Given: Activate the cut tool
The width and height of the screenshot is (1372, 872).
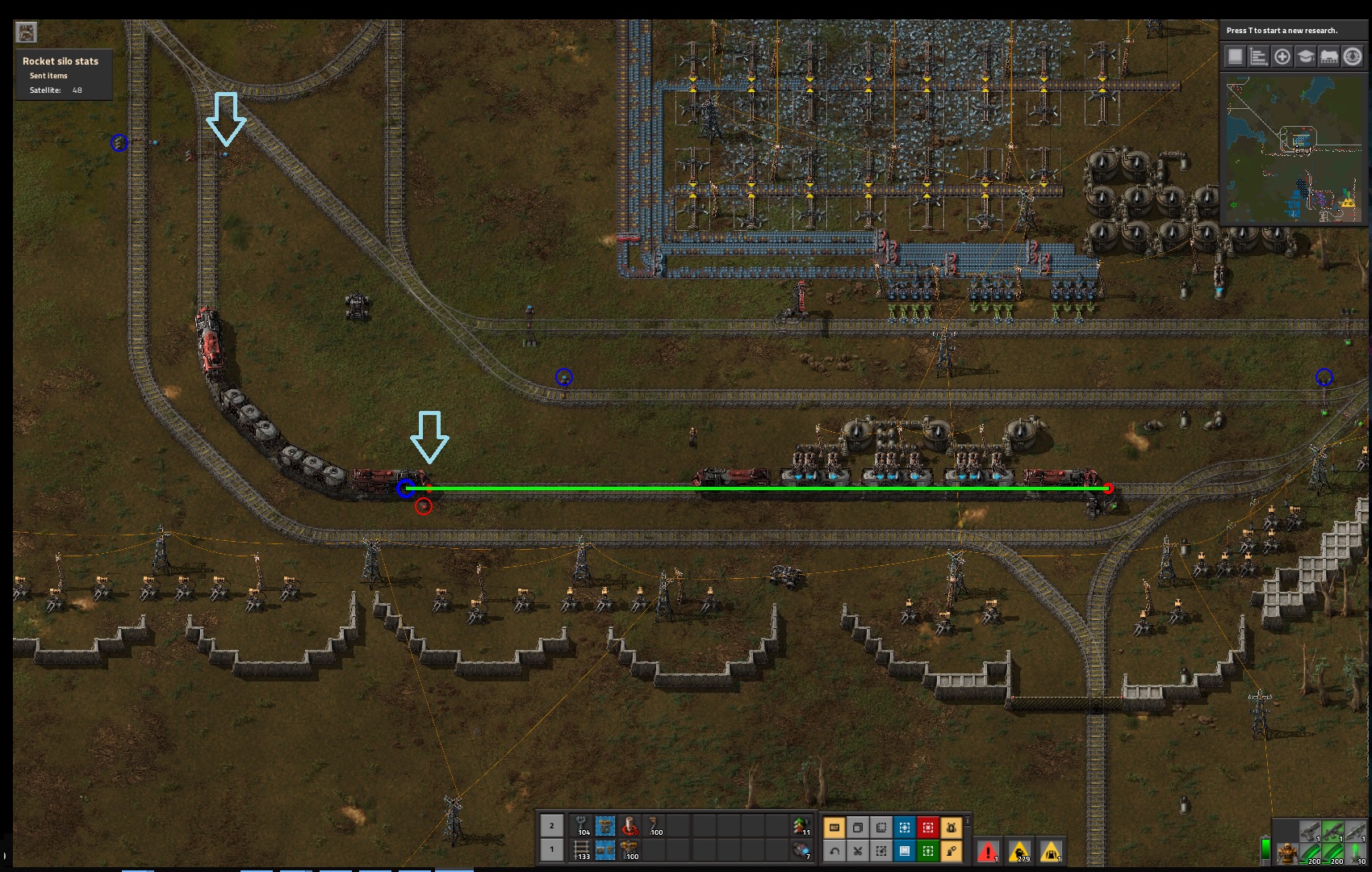Looking at the screenshot, I should 858,851.
